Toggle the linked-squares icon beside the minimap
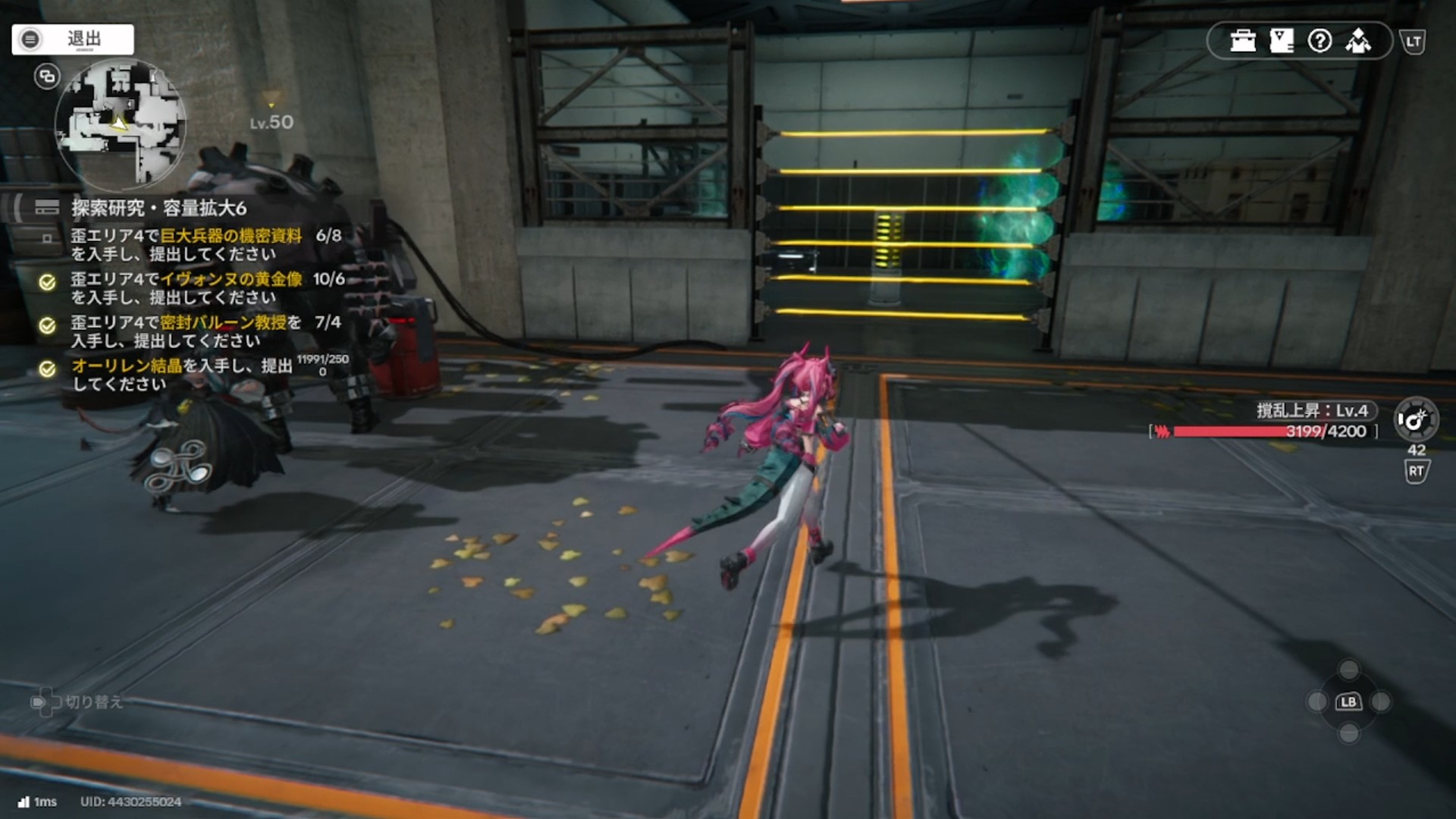Image resolution: width=1456 pixels, height=819 pixels. pyautogui.click(x=47, y=76)
